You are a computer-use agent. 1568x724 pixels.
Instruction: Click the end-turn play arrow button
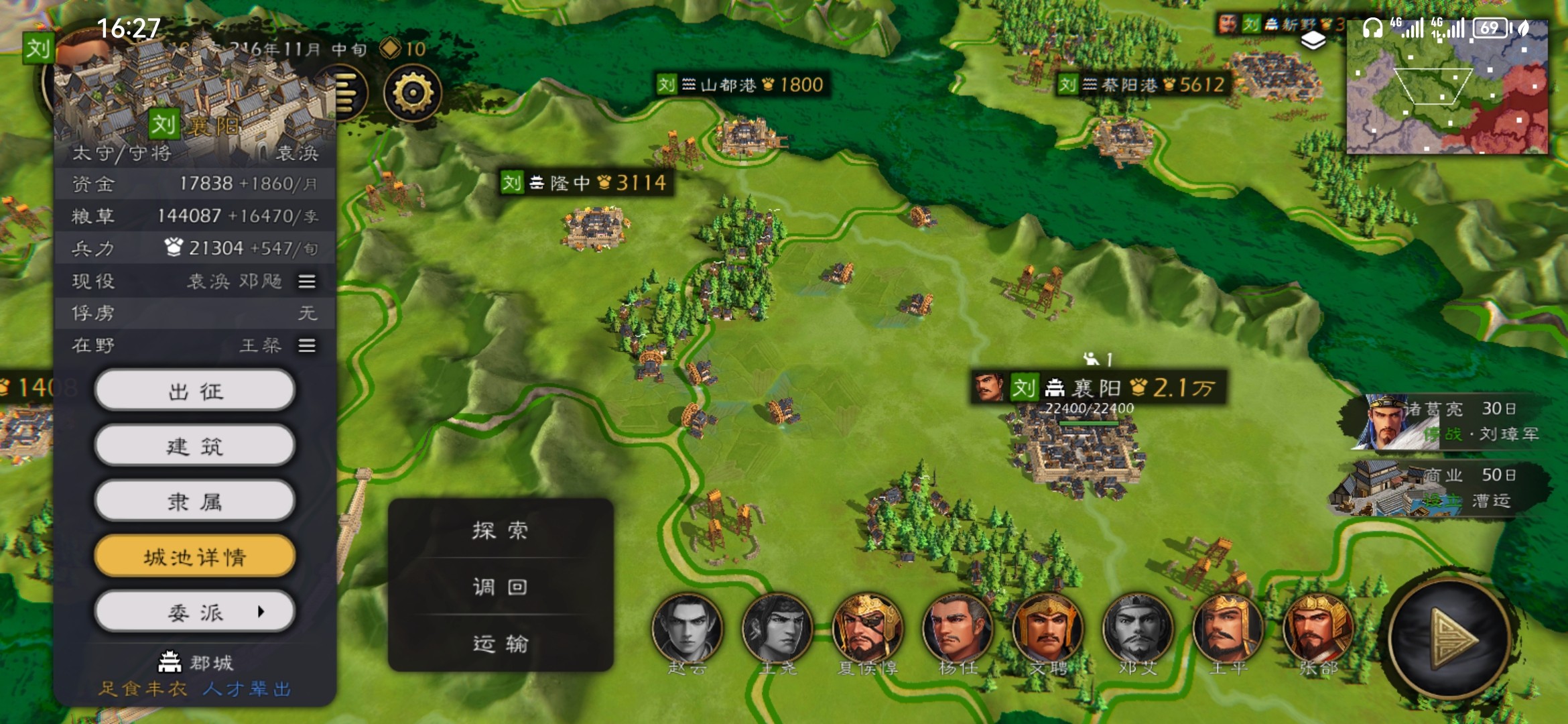point(1449,639)
